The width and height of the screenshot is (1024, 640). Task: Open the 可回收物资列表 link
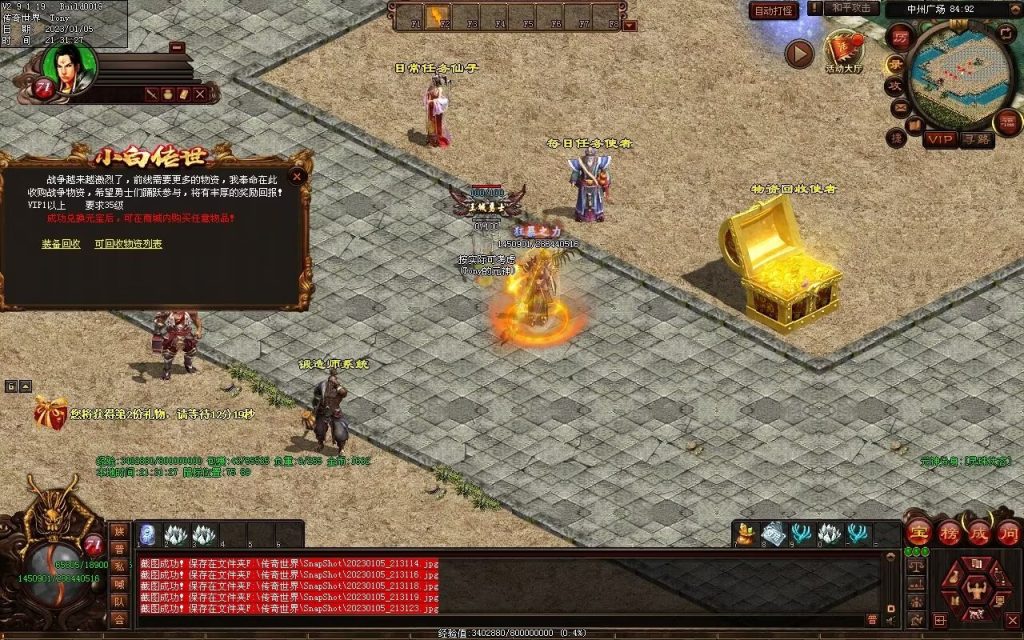point(128,244)
